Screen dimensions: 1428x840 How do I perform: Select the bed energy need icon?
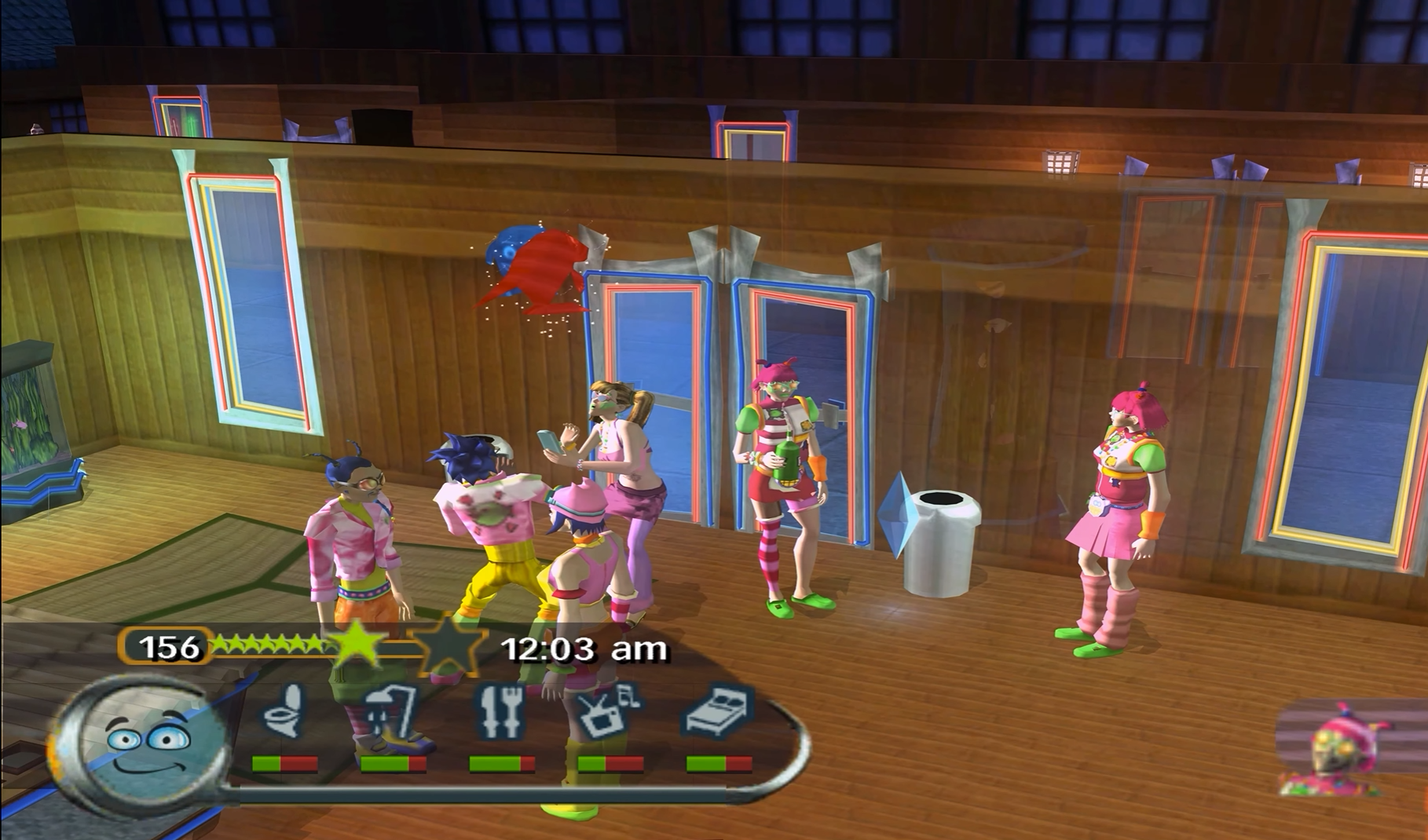pos(719,711)
